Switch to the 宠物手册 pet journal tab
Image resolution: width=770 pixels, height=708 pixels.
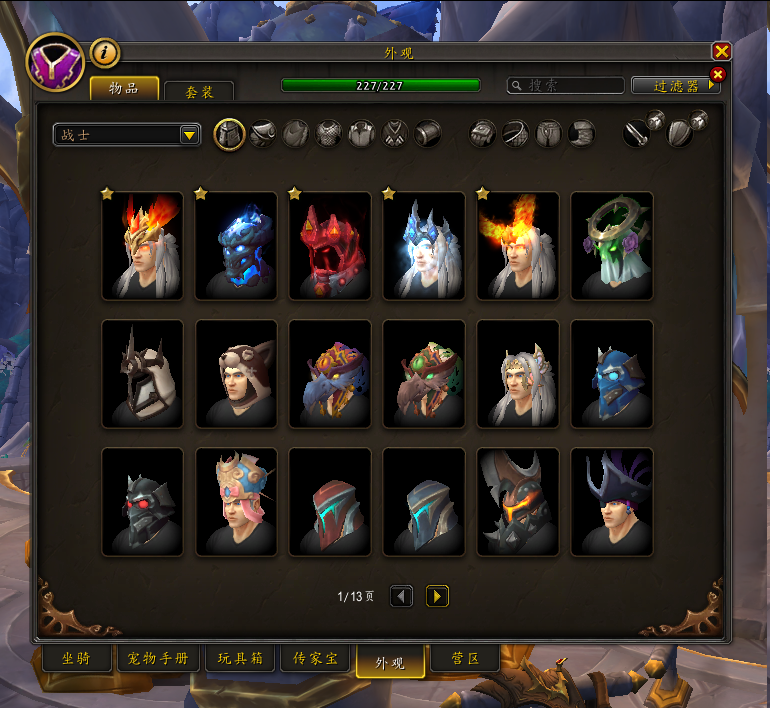158,659
